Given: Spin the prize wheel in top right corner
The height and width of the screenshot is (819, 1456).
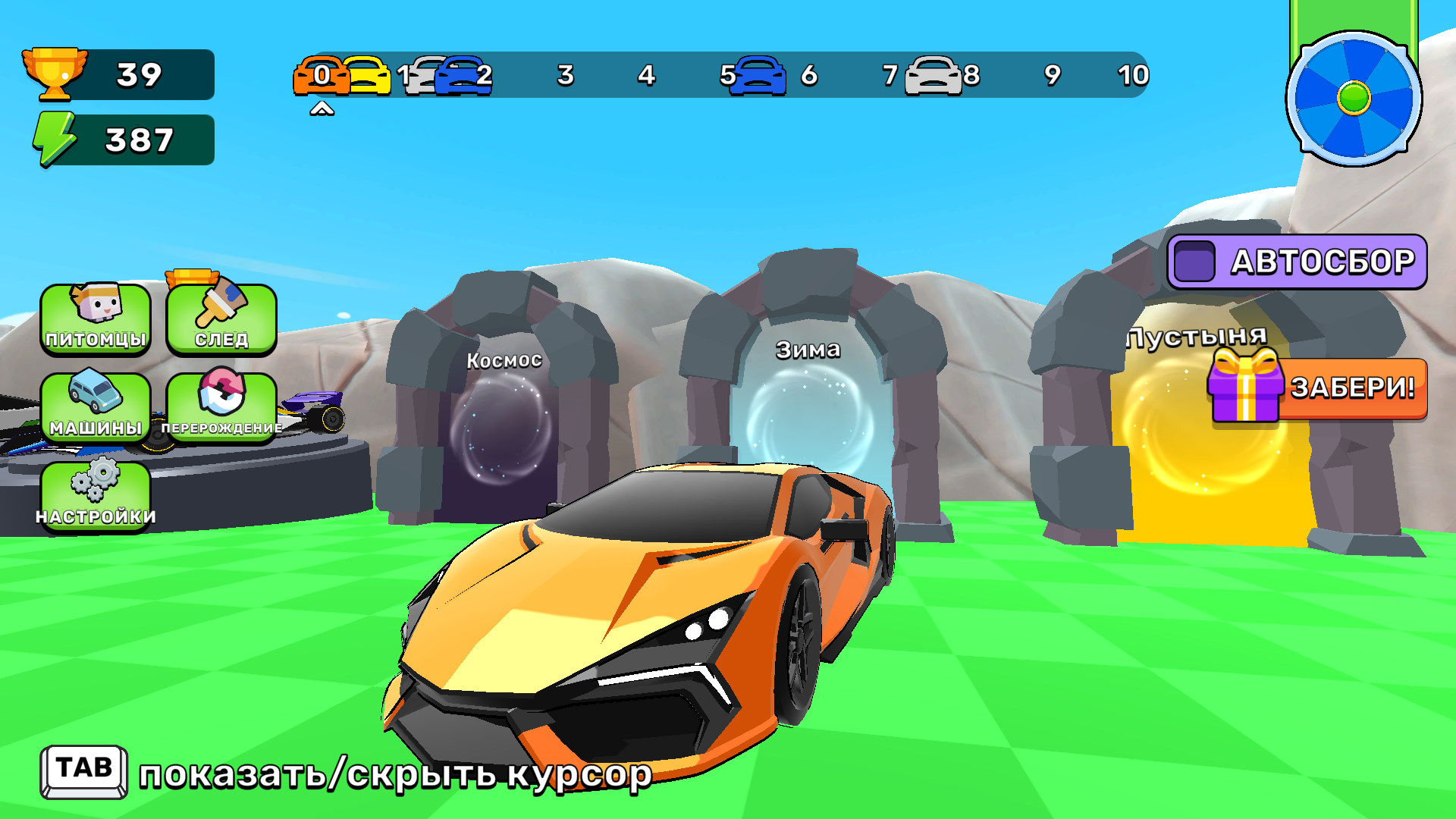Looking at the screenshot, I should pyautogui.click(x=1355, y=97).
